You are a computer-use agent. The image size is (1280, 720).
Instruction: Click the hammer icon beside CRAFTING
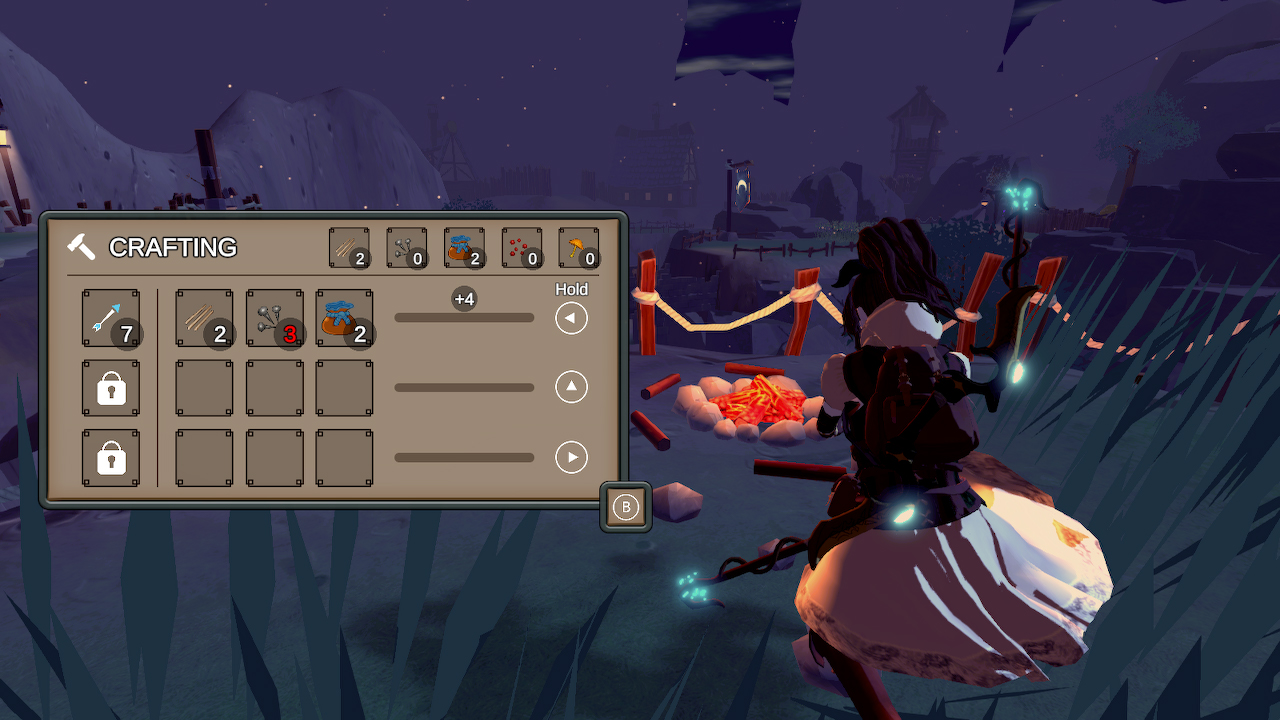(x=82, y=247)
